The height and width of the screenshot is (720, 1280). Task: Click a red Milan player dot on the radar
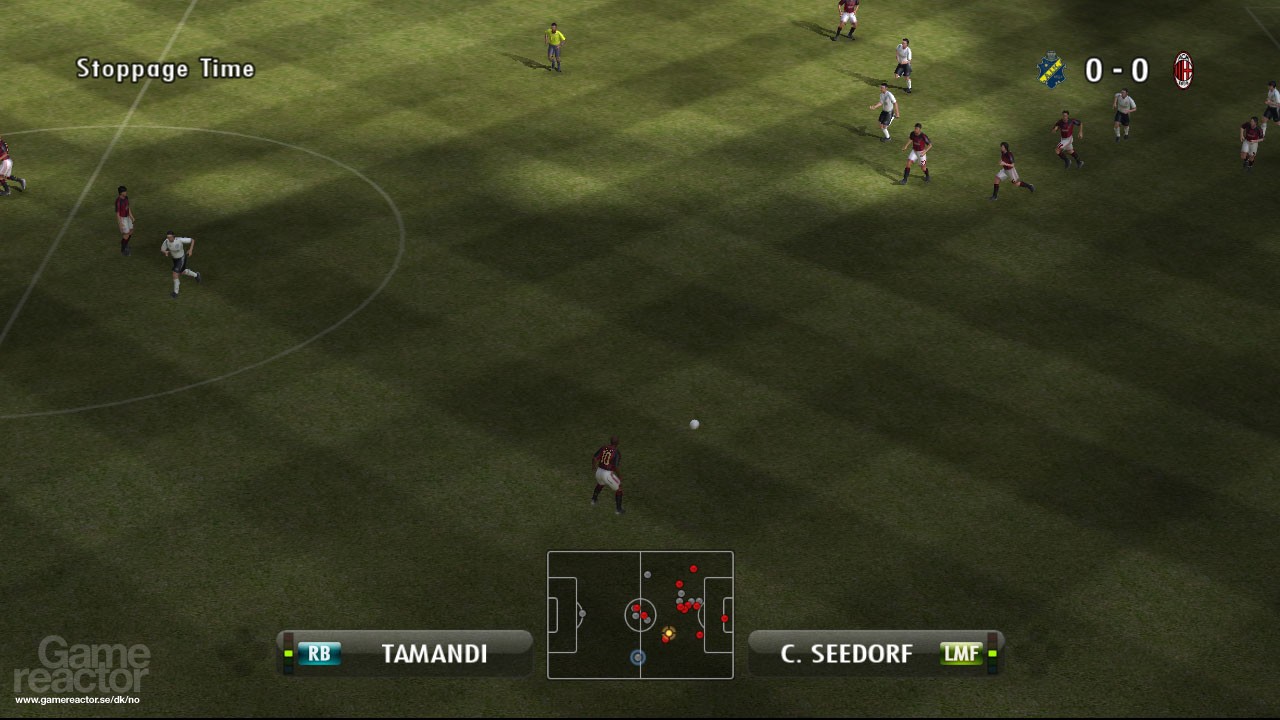pyautogui.click(x=693, y=568)
